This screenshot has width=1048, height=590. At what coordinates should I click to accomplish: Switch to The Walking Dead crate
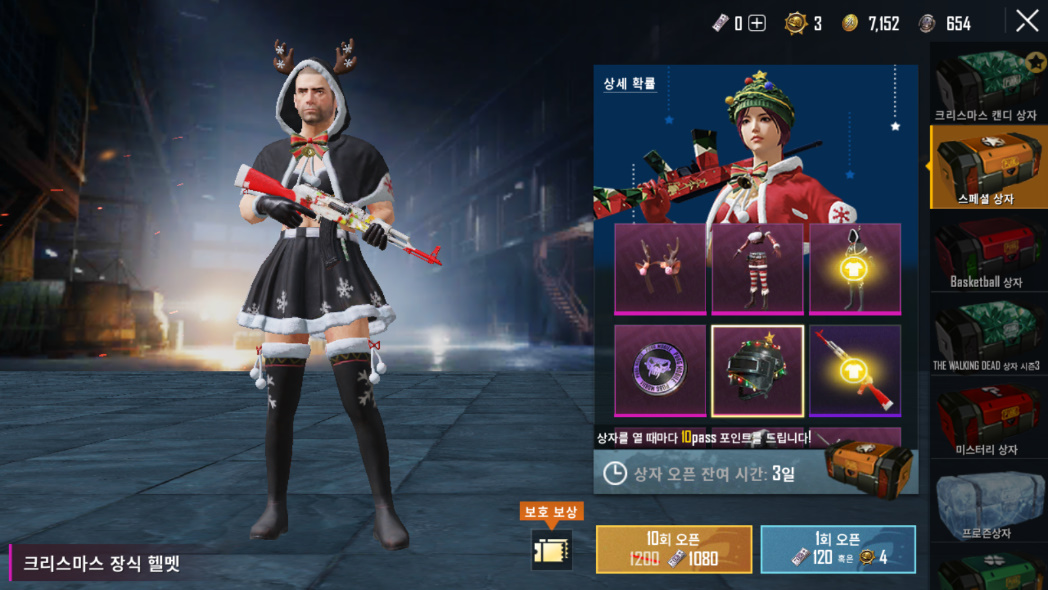tap(988, 336)
